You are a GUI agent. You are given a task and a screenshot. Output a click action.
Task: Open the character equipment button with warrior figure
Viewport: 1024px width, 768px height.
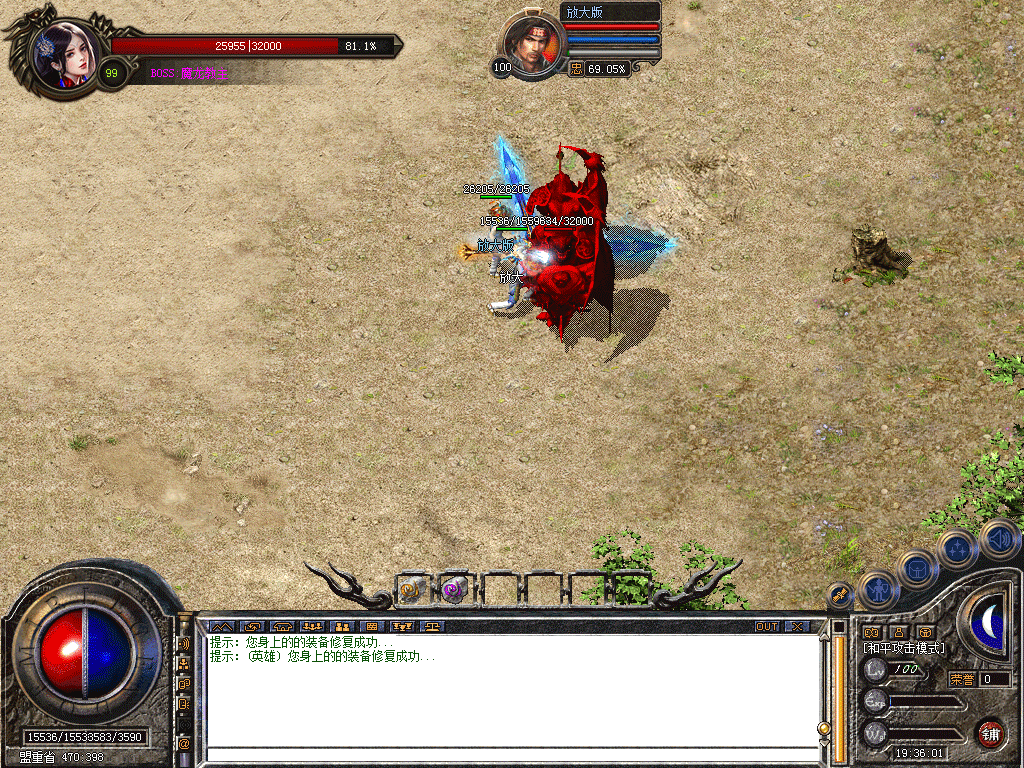pyautogui.click(x=879, y=590)
